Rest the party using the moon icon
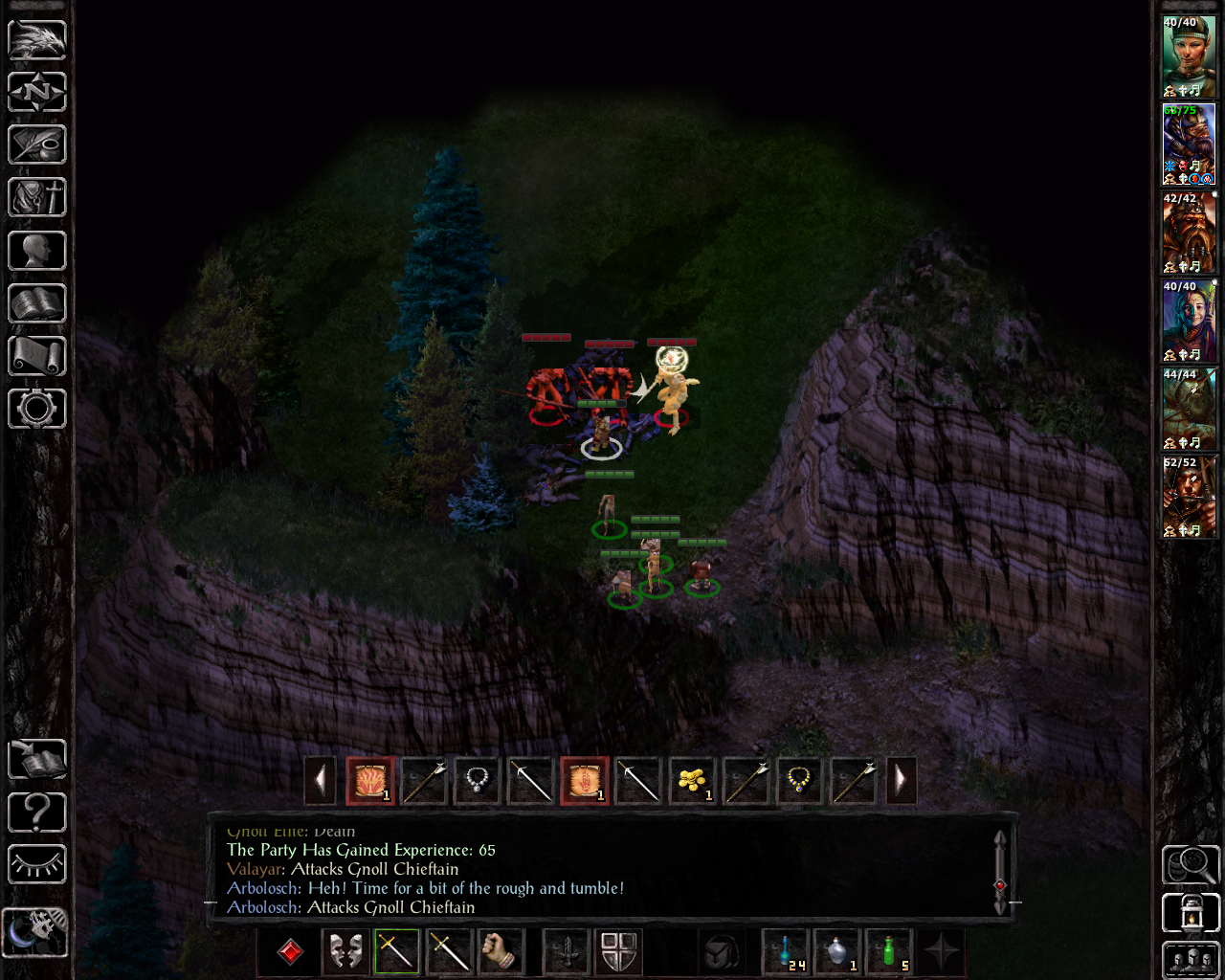 point(35,931)
